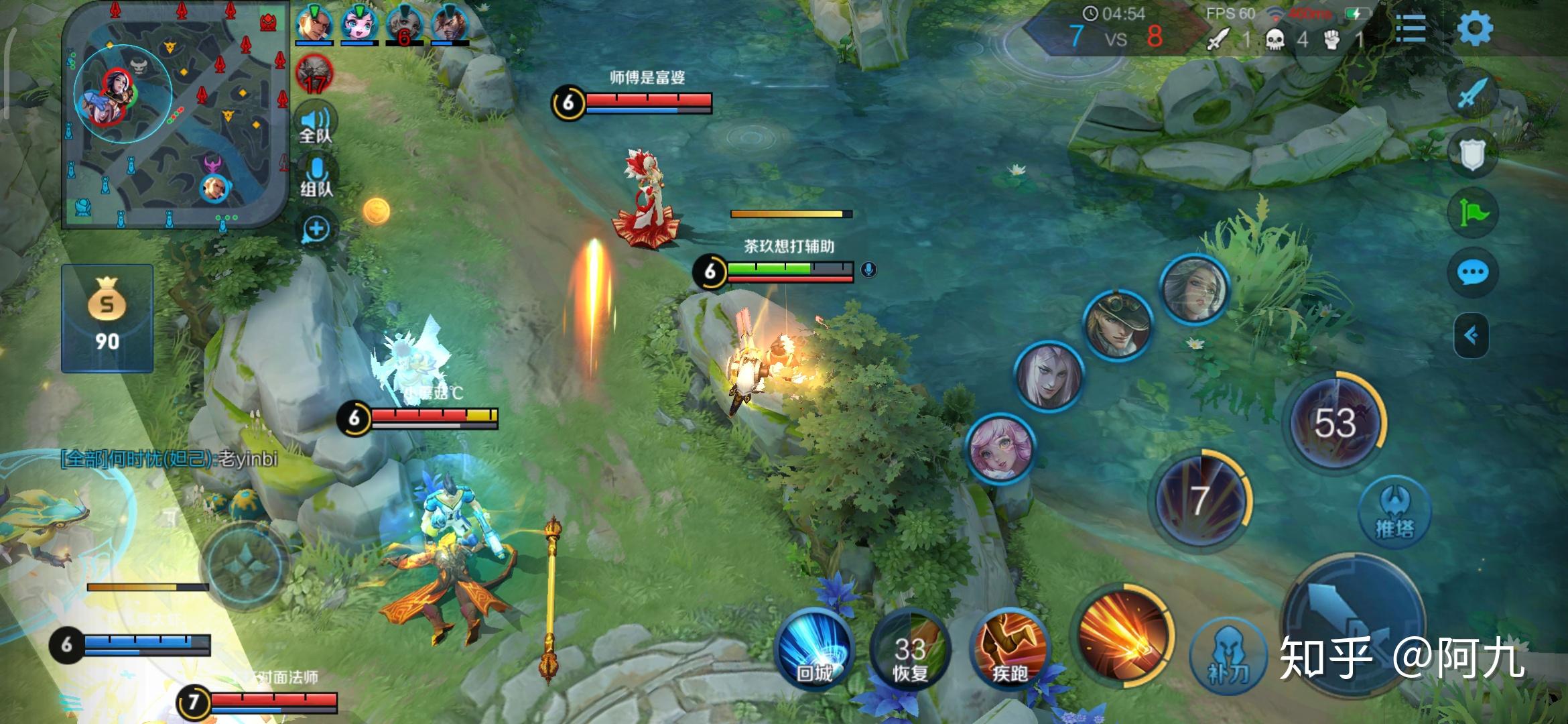Open the quick chat plus bubble
The width and height of the screenshot is (1568, 724).
click(x=316, y=230)
